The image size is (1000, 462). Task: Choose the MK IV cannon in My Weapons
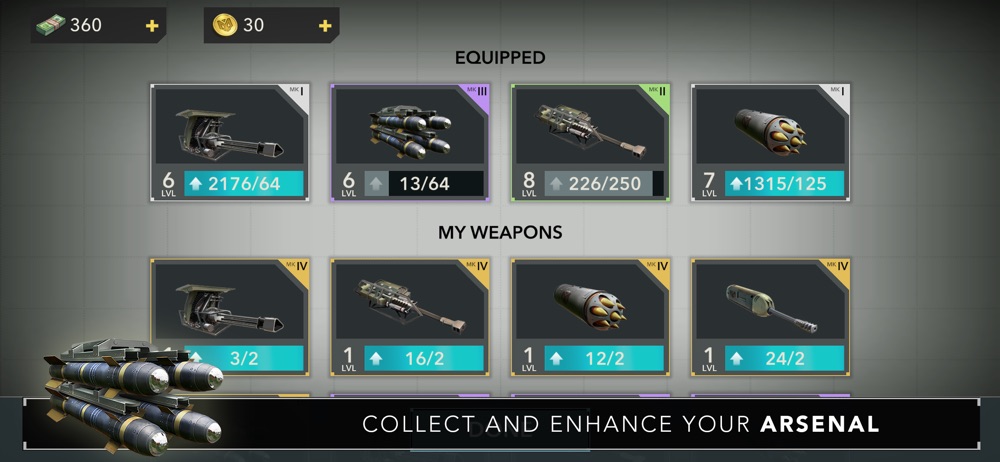(x=410, y=305)
